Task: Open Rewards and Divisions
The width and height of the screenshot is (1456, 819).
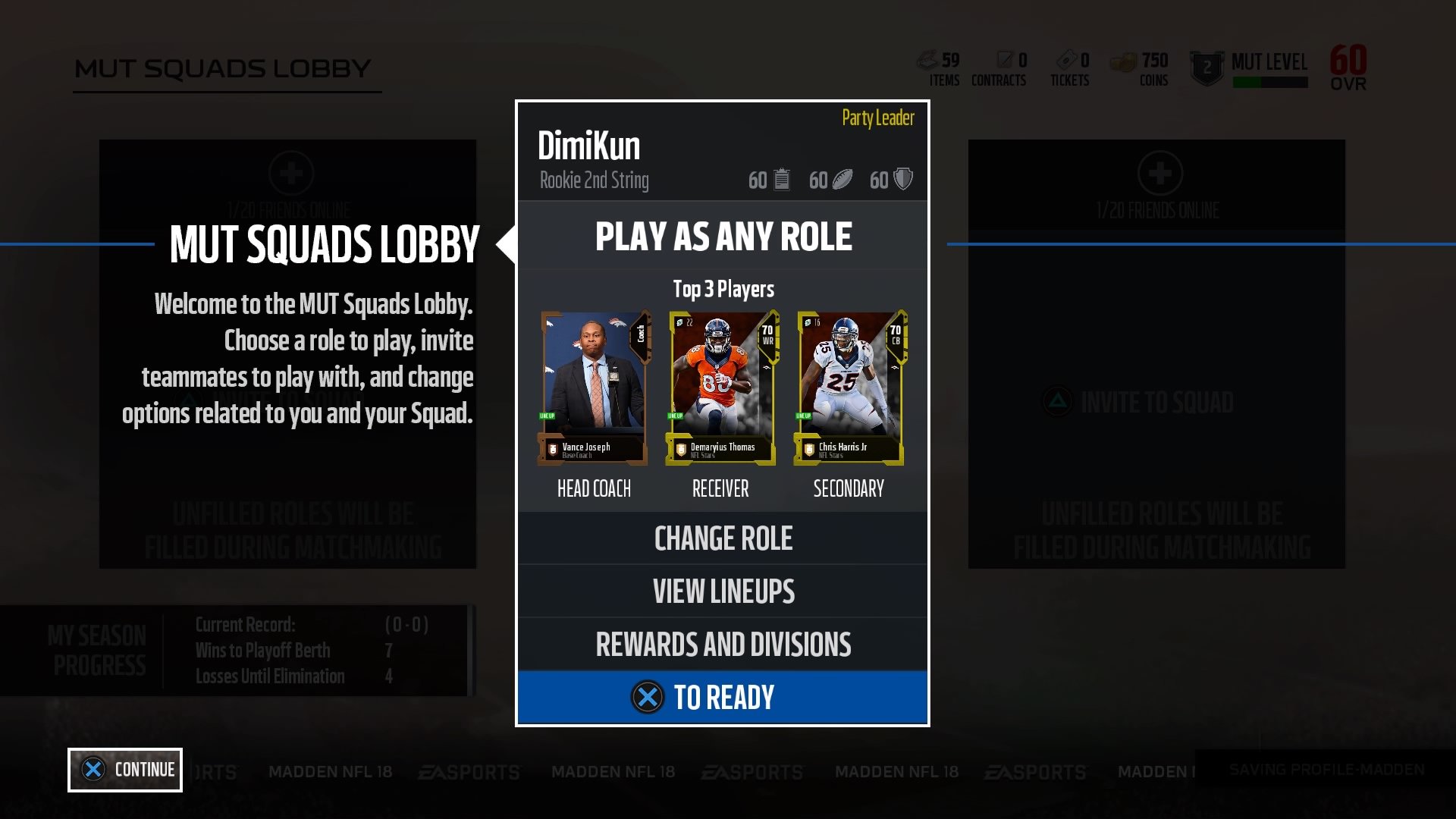Action: (x=722, y=644)
